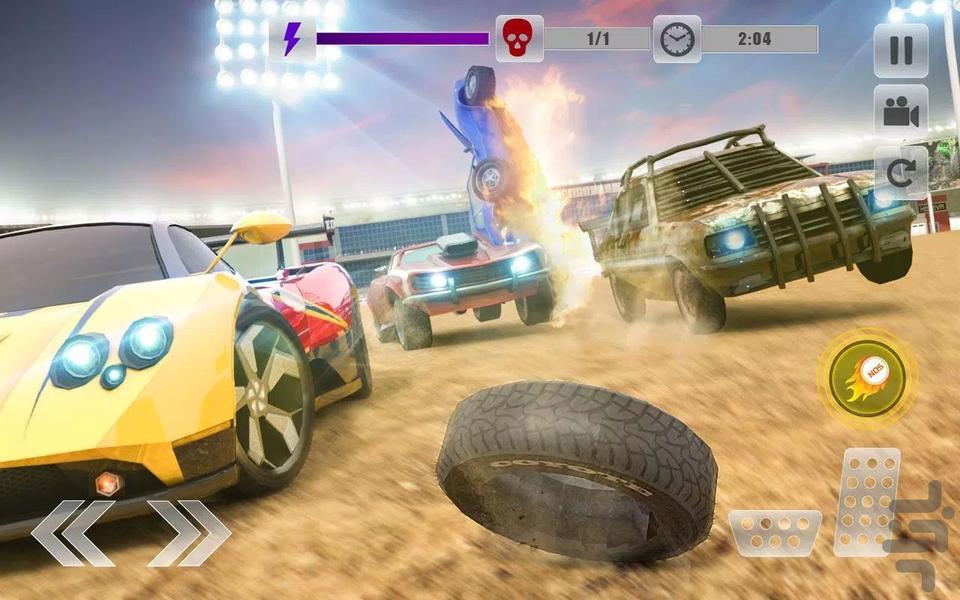Tap the circular arrow reset button

click(900, 174)
